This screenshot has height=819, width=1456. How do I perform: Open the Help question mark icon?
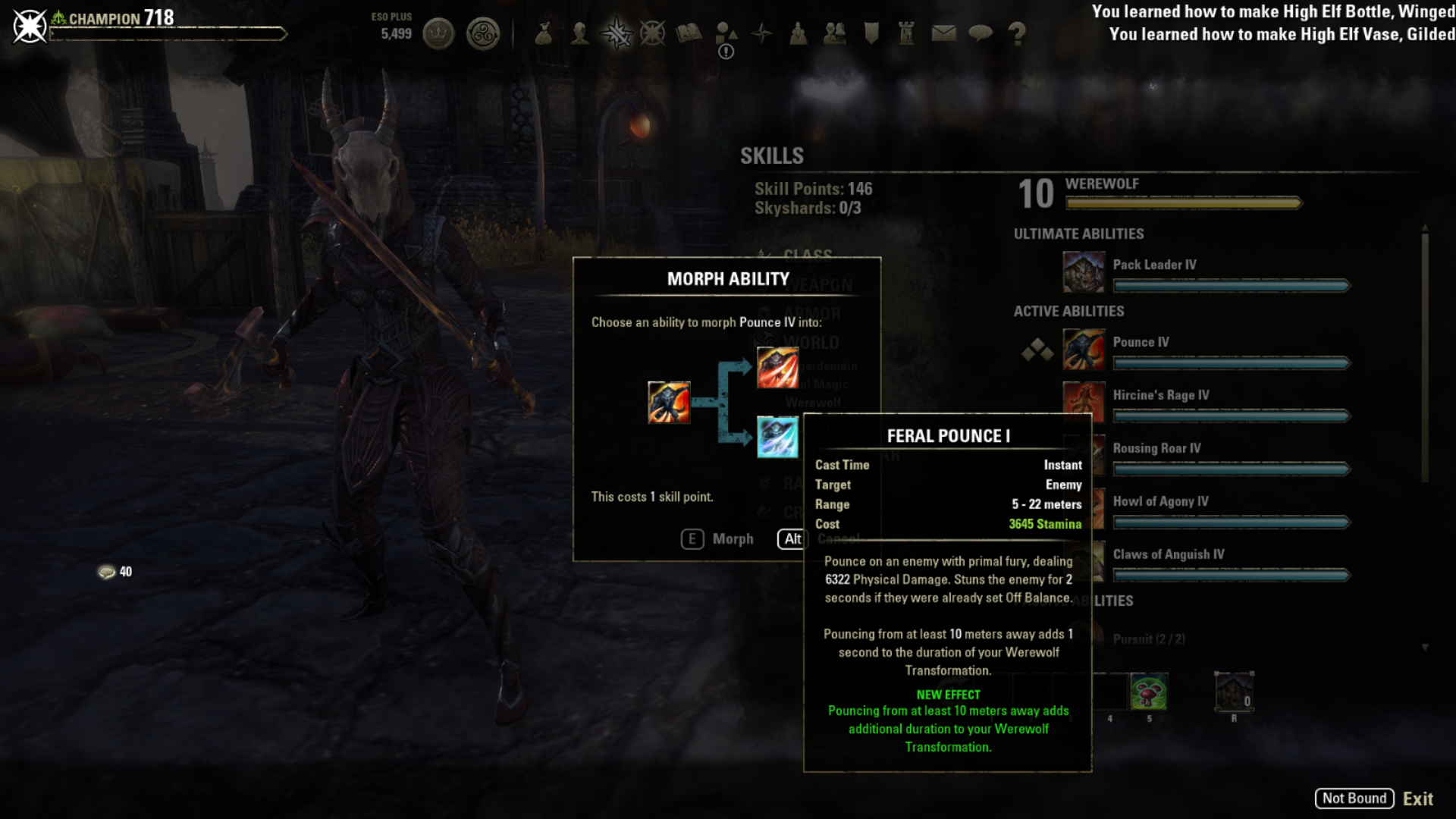1017,33
